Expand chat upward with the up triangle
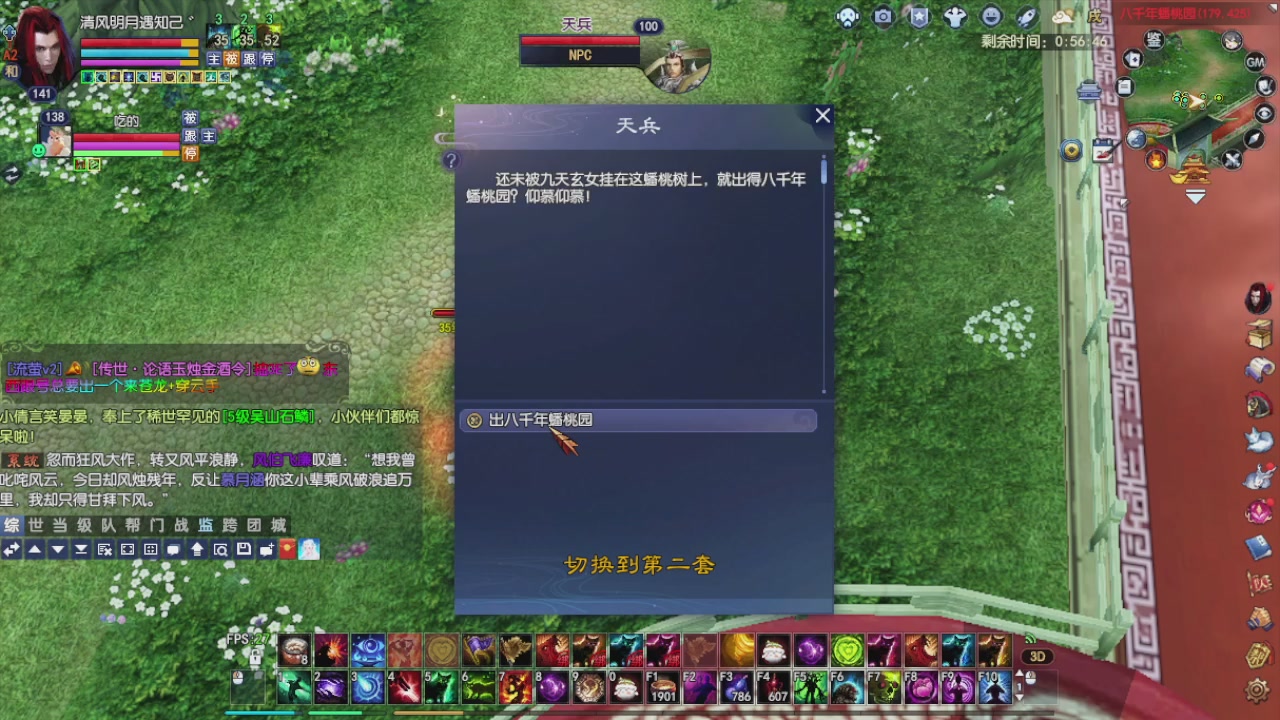The height and width of the screenshot is (720, 1280). (x=35, y=548)
